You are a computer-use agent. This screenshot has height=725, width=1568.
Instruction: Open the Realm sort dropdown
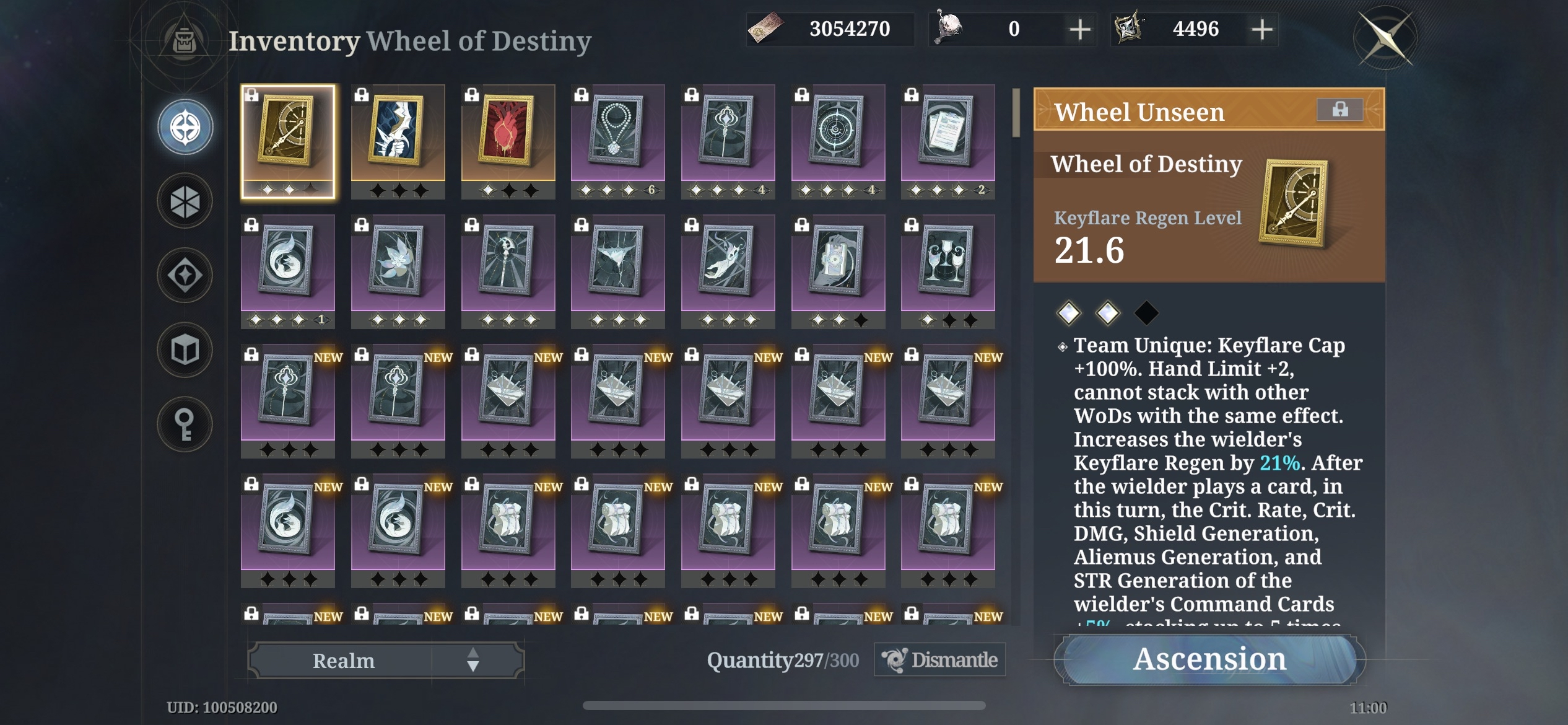pos(386,661)
